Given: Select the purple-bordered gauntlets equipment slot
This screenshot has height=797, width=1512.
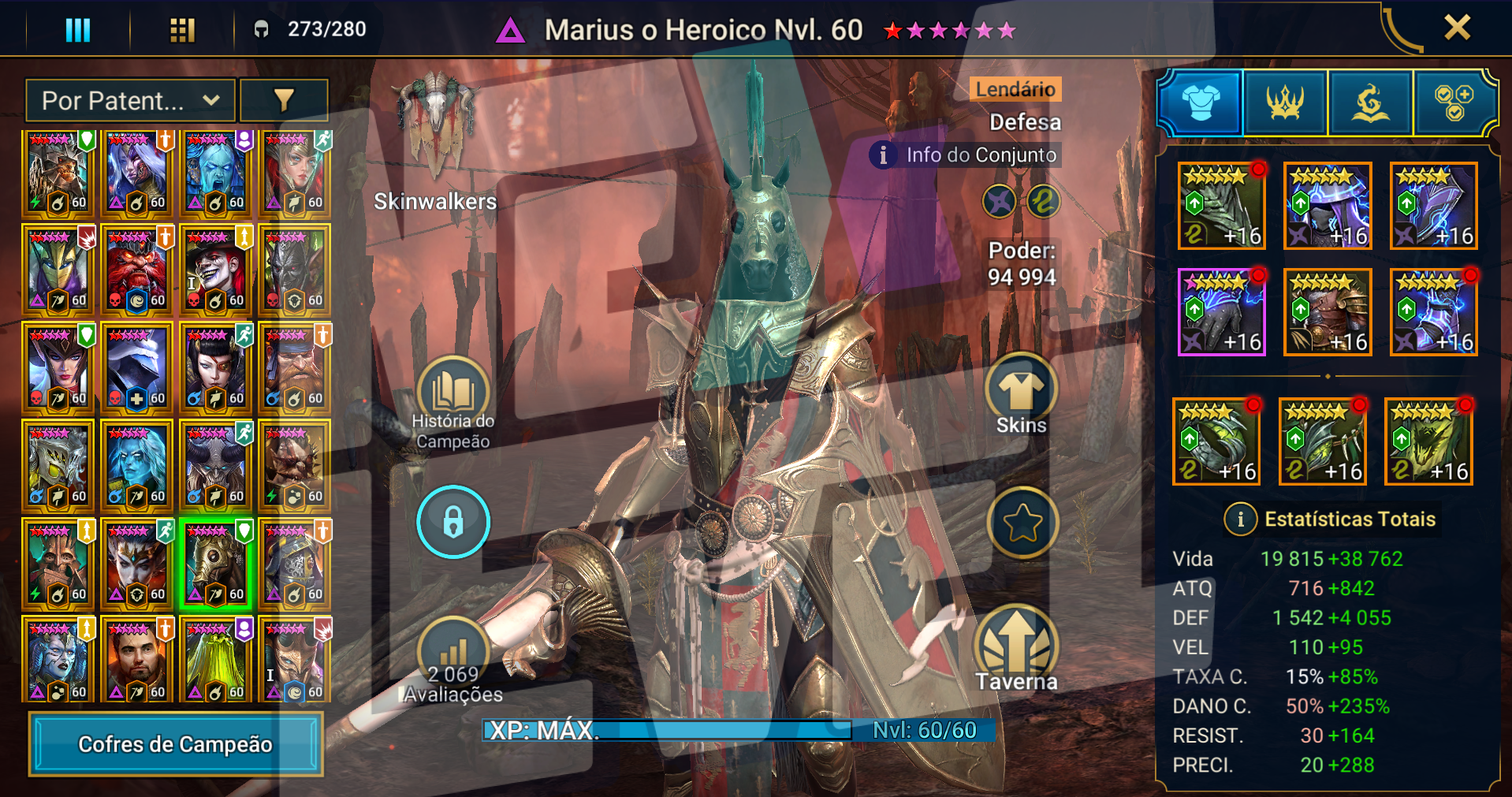Looking at the screenshot, I should coord(1221,312).
